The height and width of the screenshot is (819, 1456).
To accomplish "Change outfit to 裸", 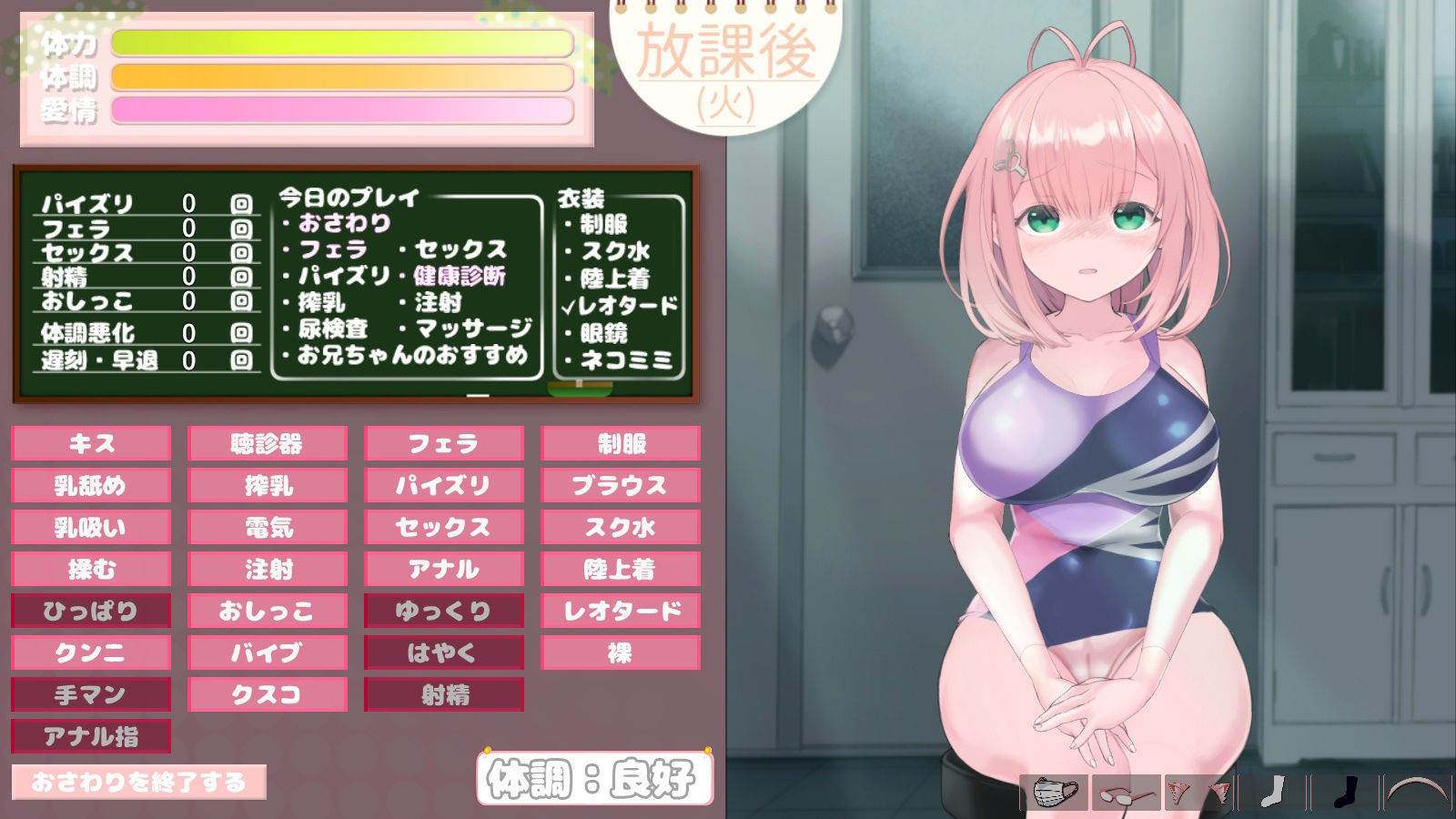I will (x=619, y=652).
